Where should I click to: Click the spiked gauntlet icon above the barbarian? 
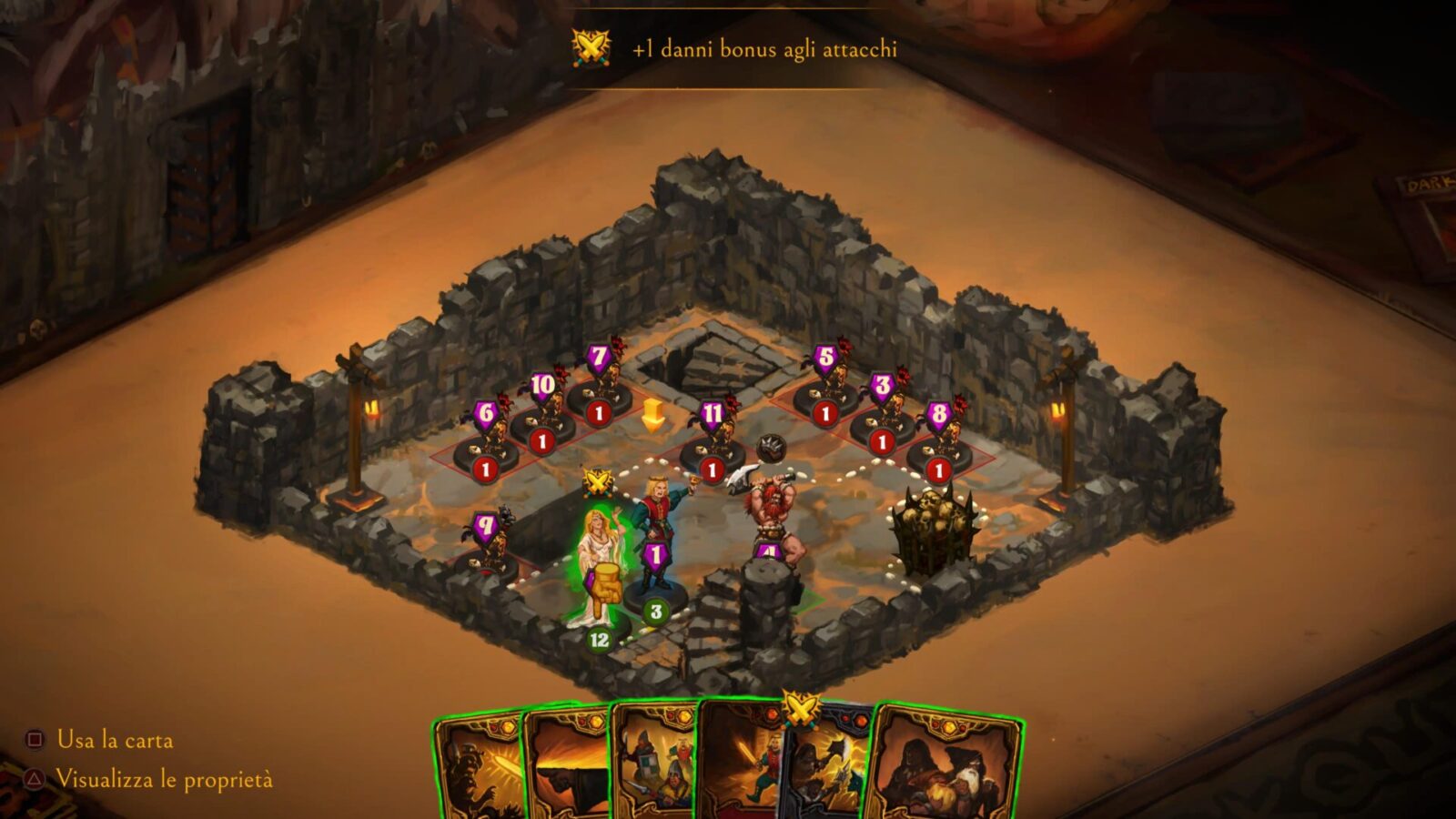[771, 448]
